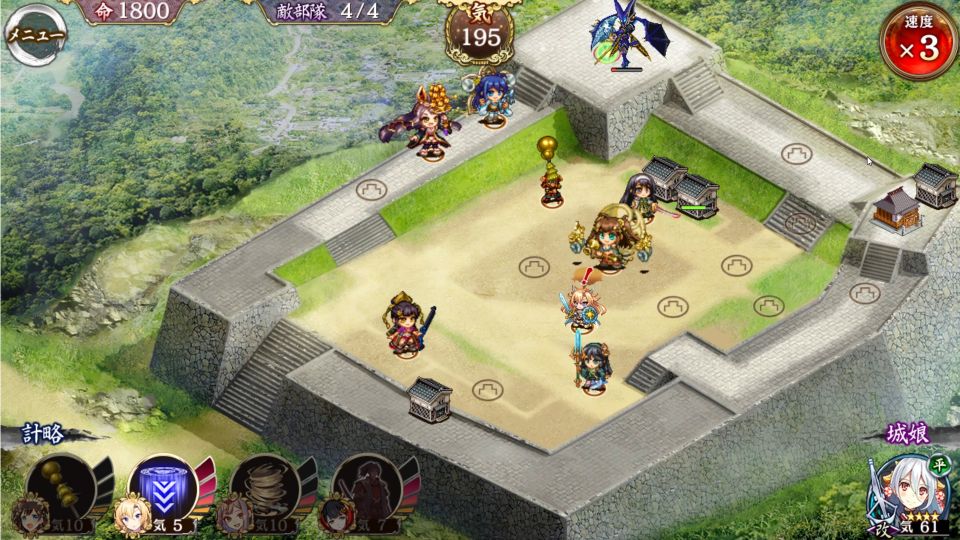Toggle the ×3 battle speed button
960x540 pixels.
(x=918, y=42)
